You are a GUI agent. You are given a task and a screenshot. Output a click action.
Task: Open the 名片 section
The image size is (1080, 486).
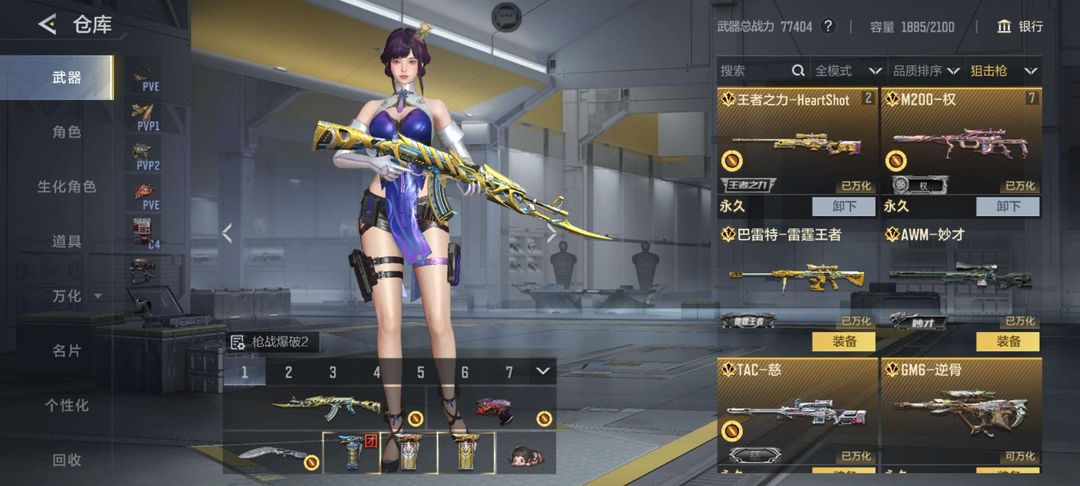67,351
